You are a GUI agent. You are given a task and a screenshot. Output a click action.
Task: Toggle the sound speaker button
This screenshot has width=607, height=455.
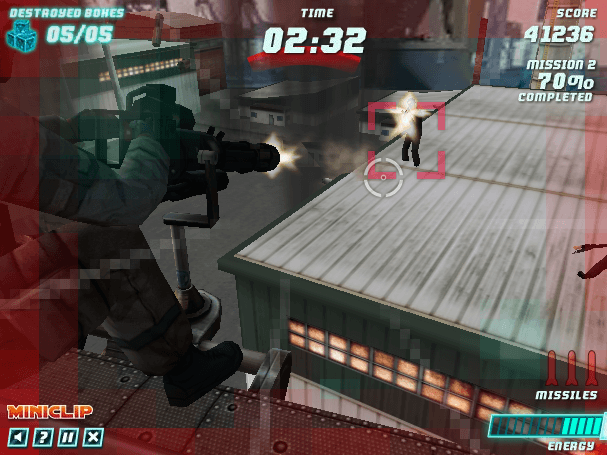pyautogui.click(x=18, y=436)
